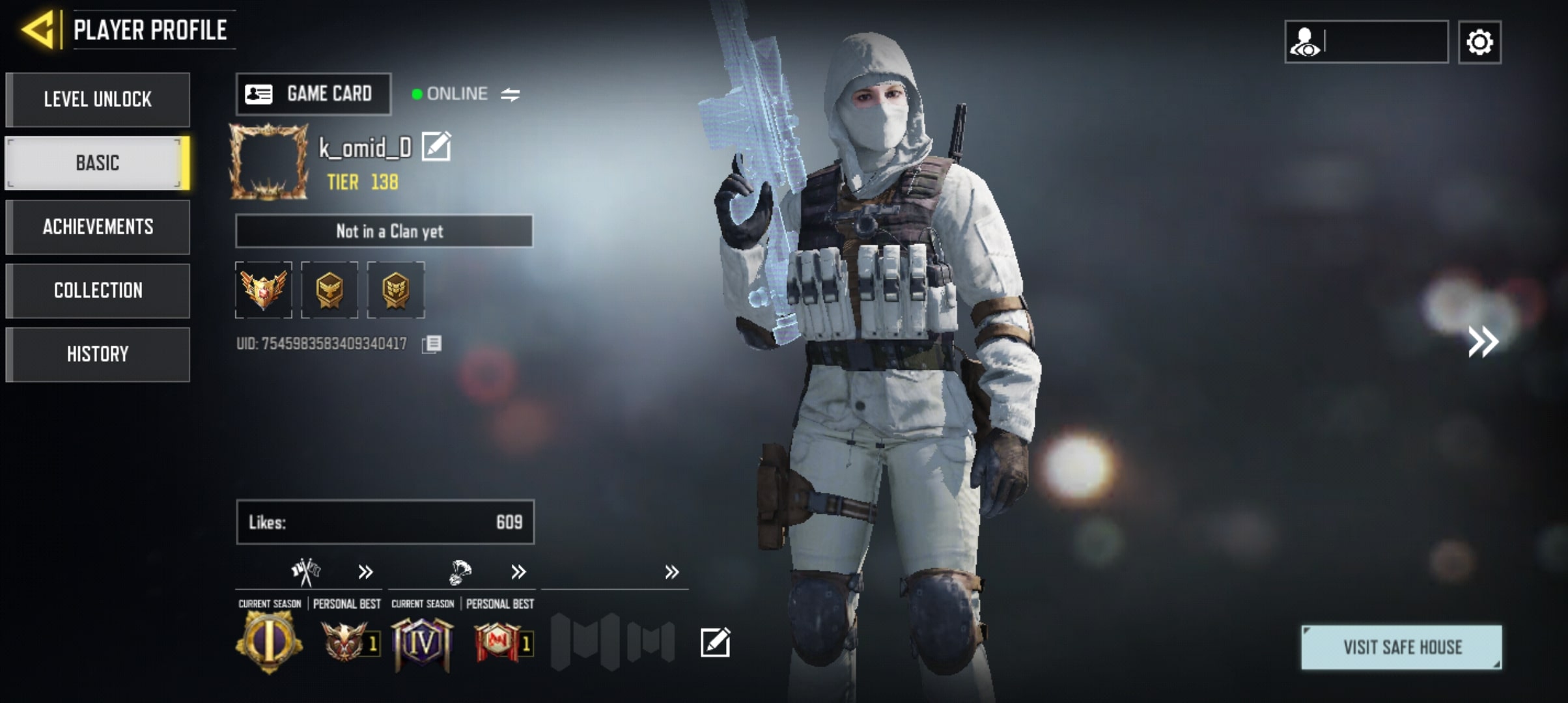This screenshot has width=1568, height=703.
Task: Click the ornate avatar frame
Action: 268,161
